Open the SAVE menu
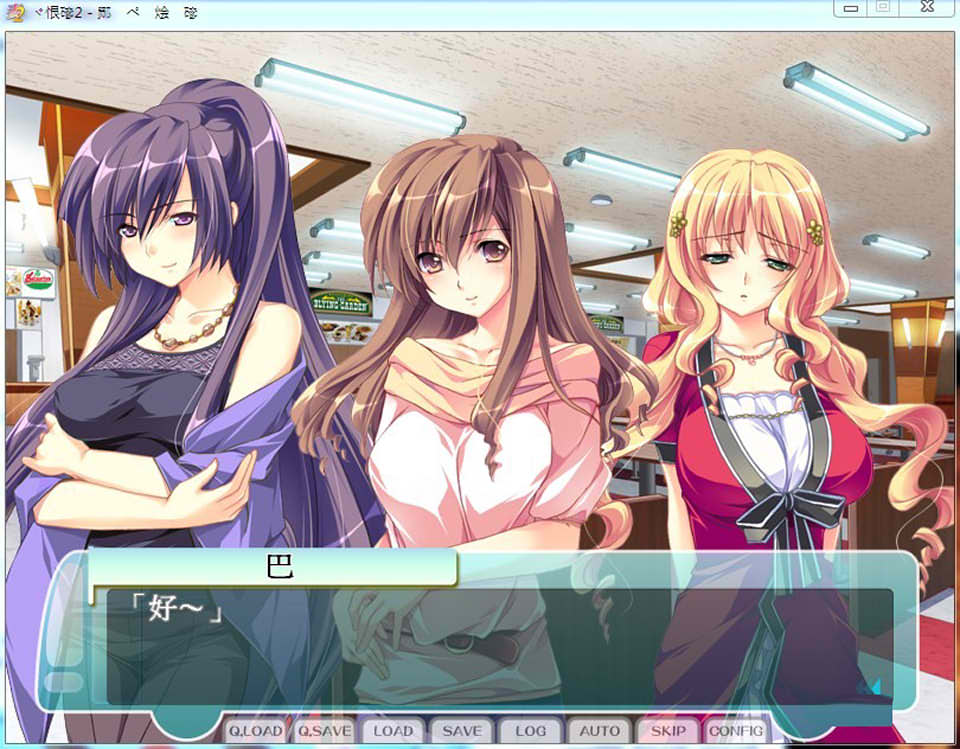The image size is (960, 749). click(x=461, y=731)
